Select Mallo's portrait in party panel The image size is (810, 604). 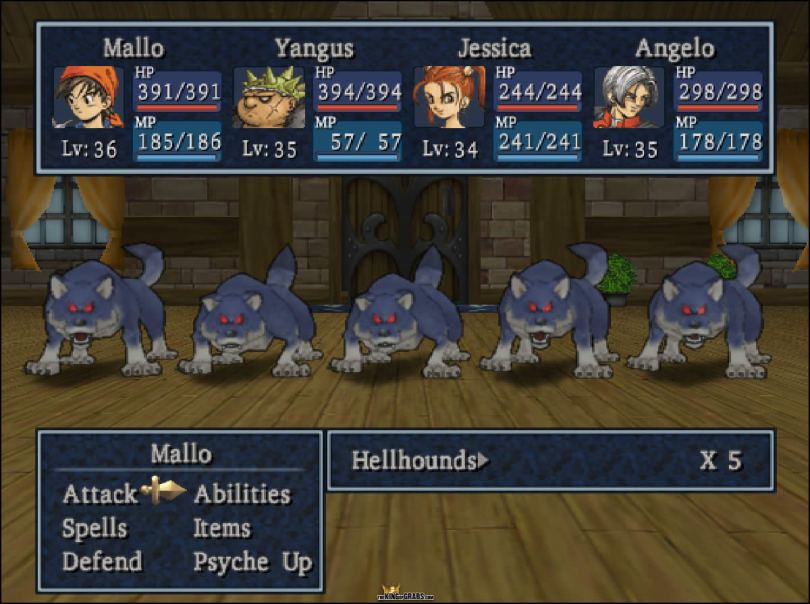89,98
